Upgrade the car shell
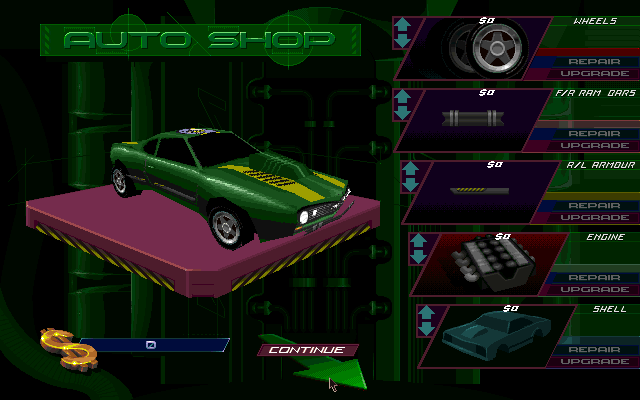 click(594, 361)
